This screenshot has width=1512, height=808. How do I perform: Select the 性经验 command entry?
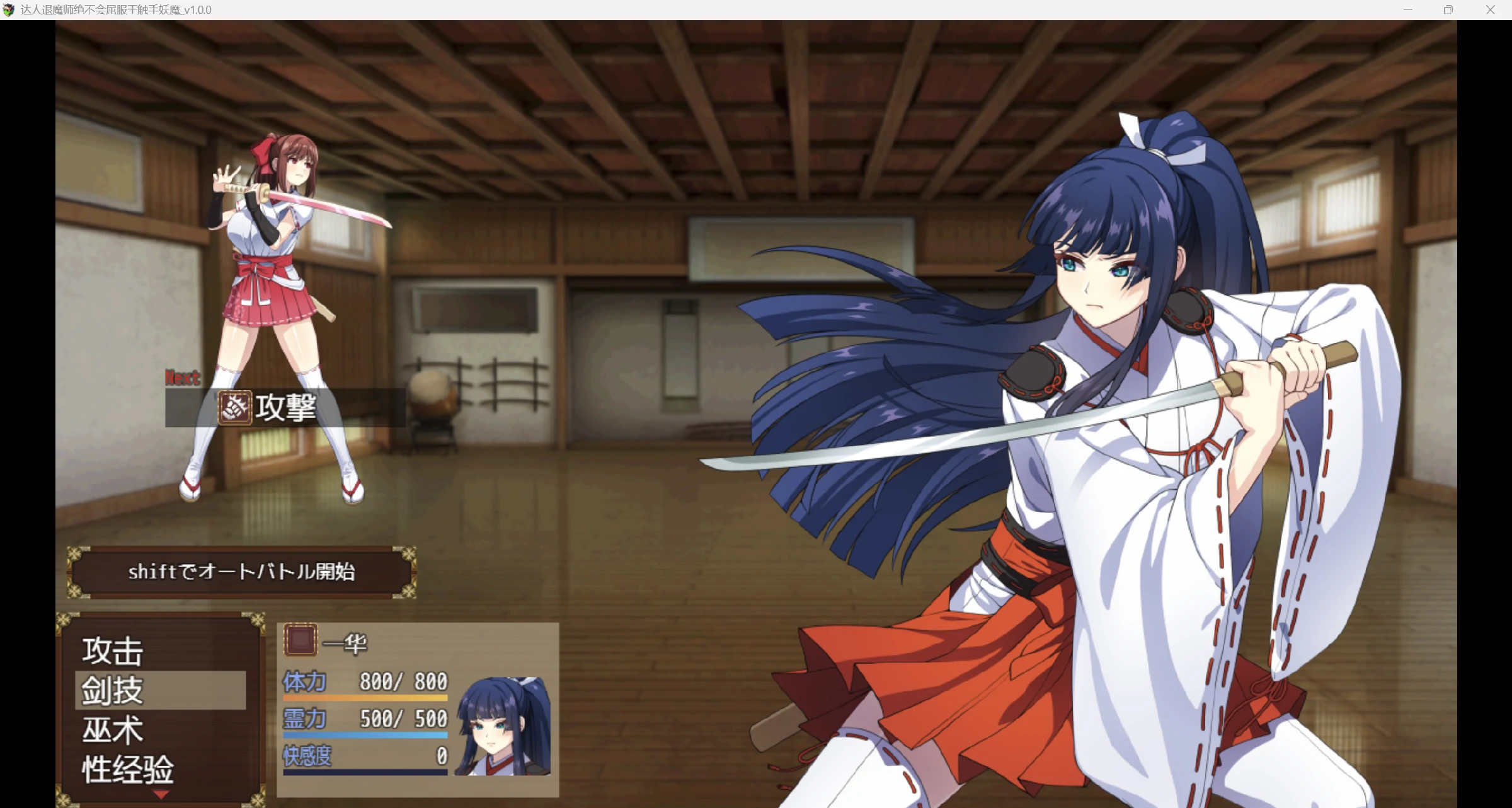(x=128, y=769)
